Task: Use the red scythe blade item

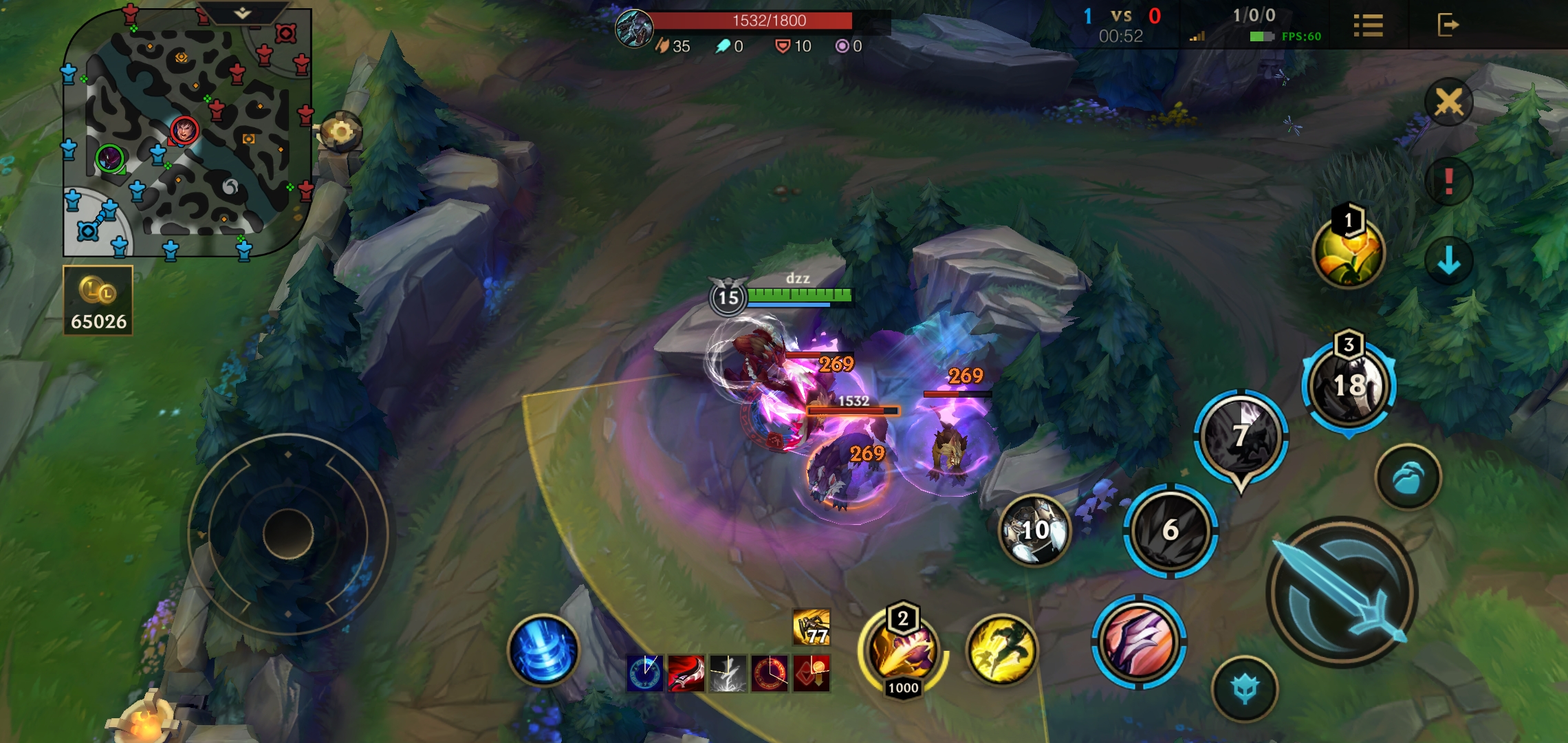Action: coord(686,673)
